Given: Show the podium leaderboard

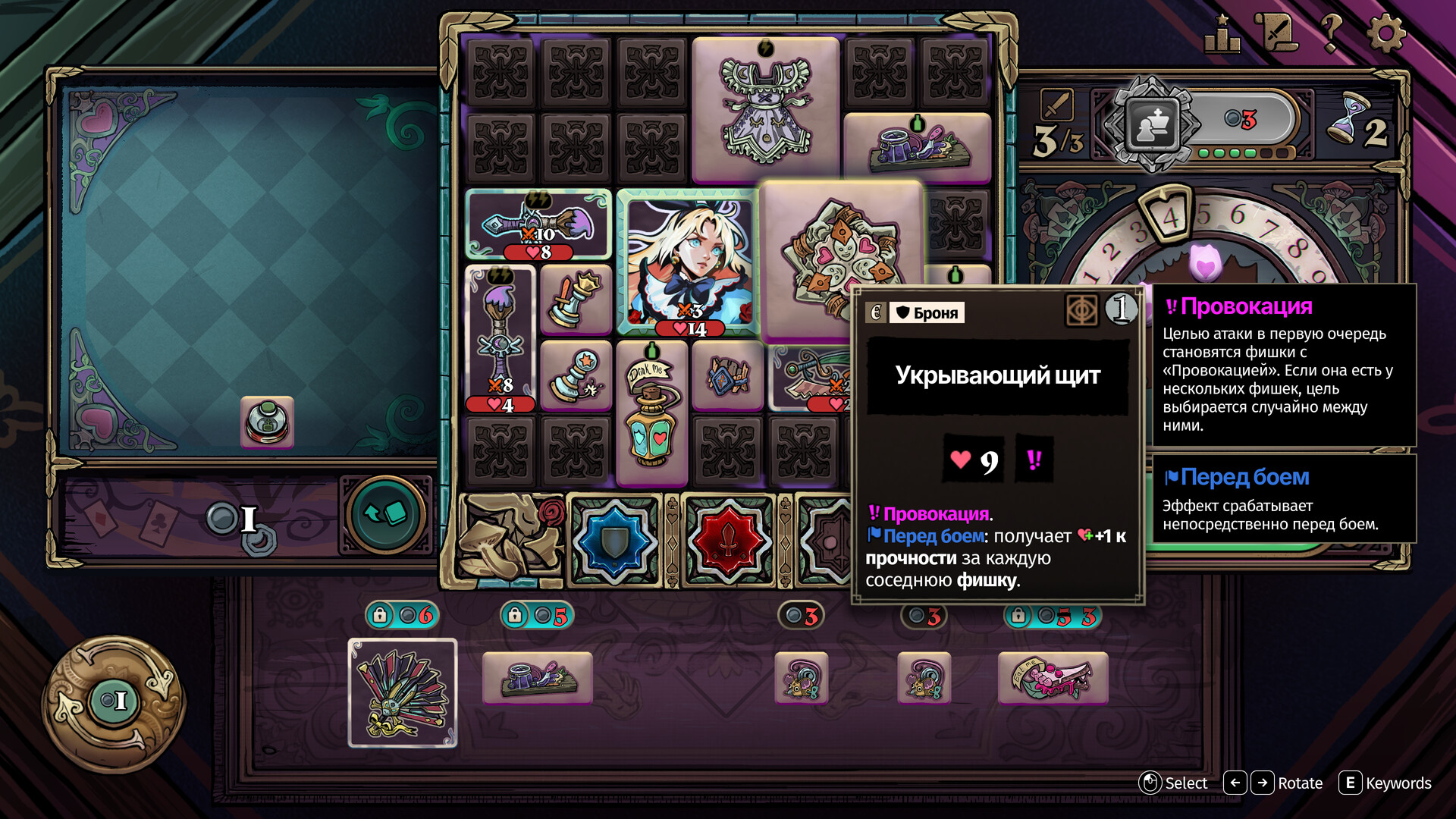Looking at the screenshot, I should click(x=1222, y=34).
